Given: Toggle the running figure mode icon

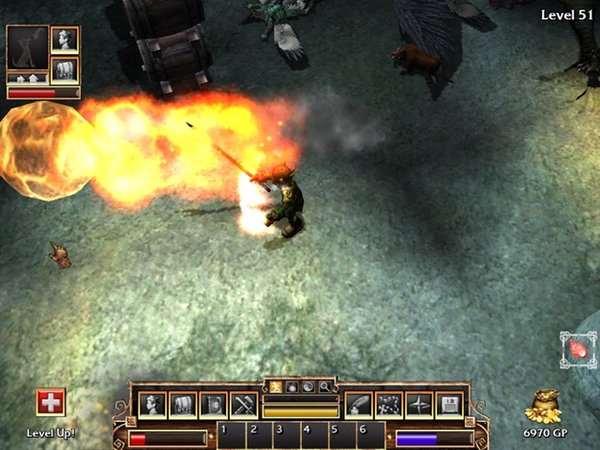Looking at the screenshot, I should [276, 385].
